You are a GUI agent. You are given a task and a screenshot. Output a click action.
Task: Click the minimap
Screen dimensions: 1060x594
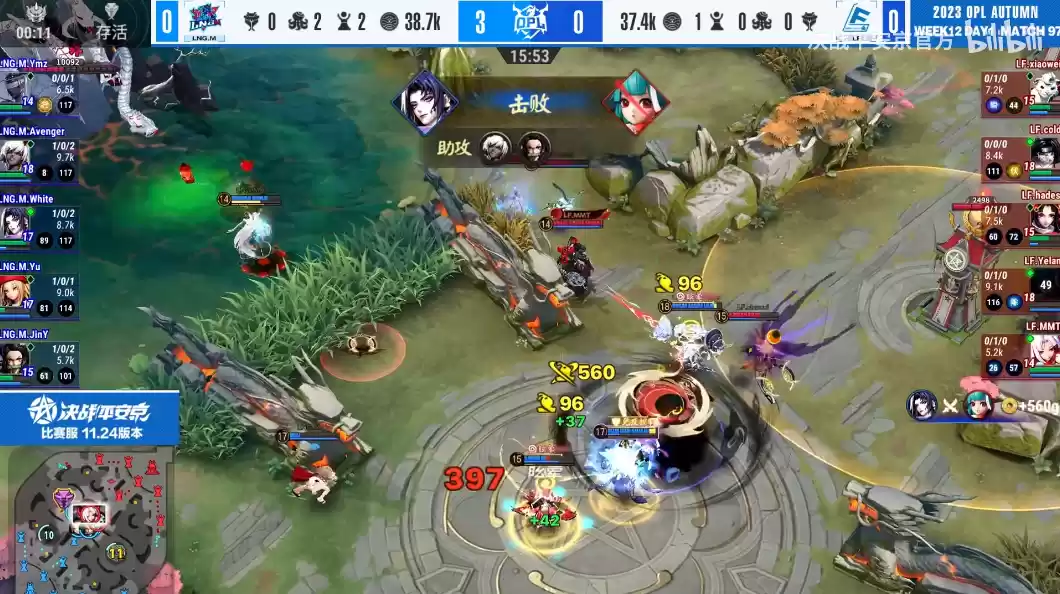pos(90,520)
